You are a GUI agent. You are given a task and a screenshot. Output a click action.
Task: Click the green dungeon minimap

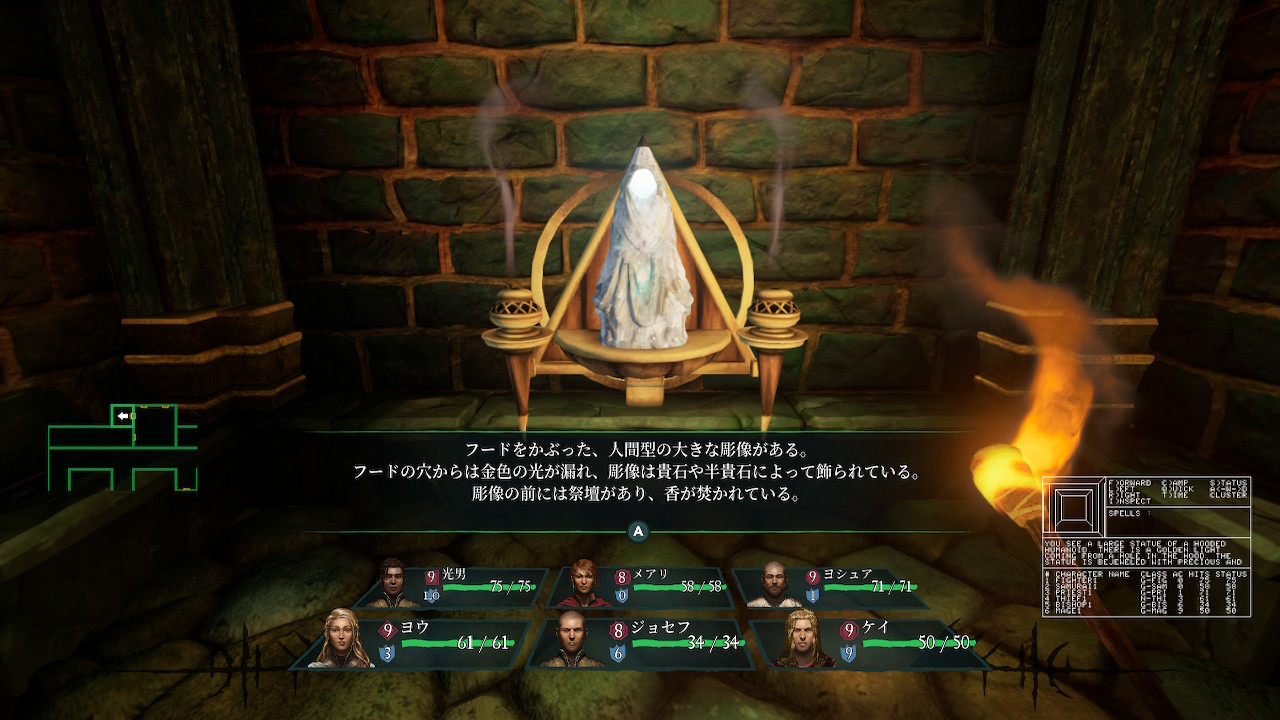(123, 447)
